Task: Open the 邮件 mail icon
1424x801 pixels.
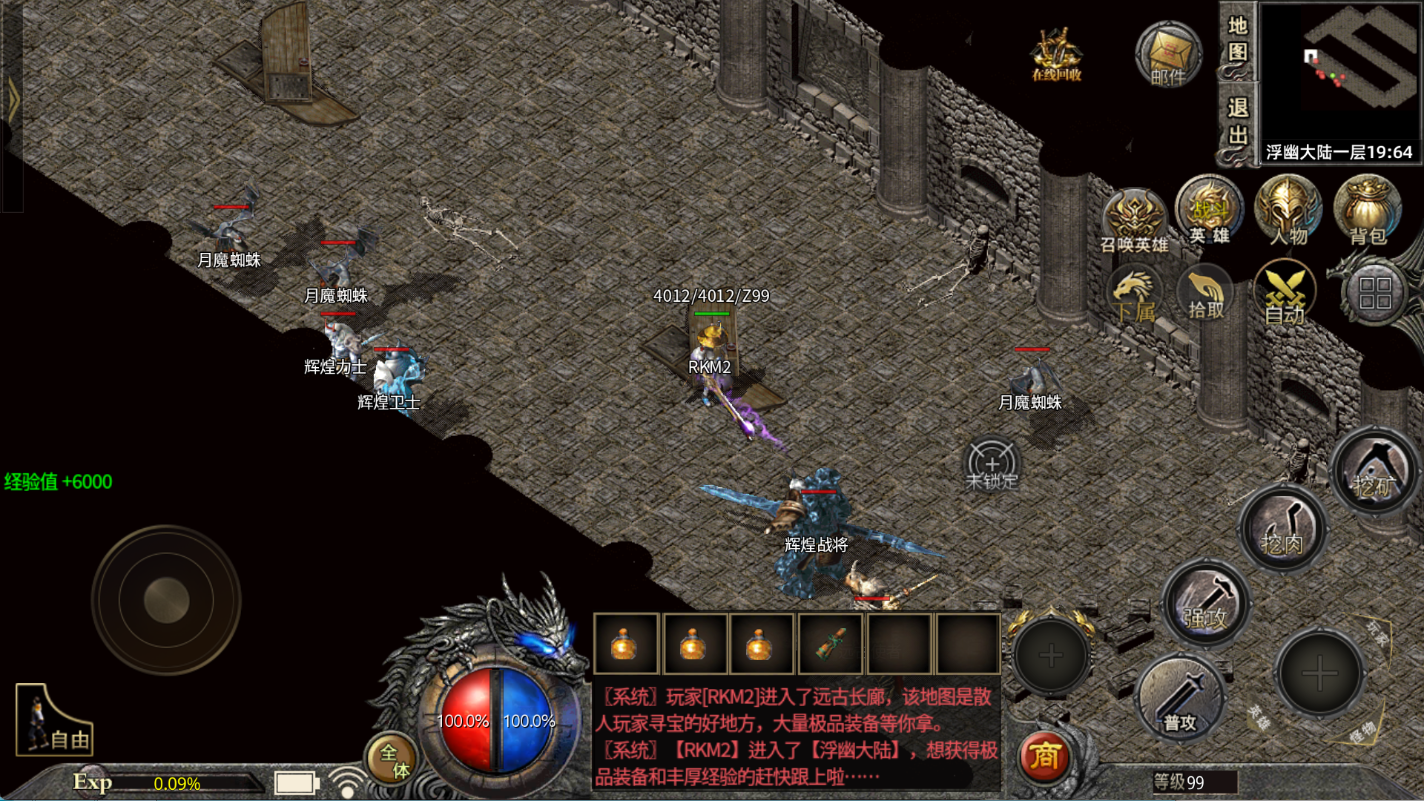Action: (x=1168, y=53)
